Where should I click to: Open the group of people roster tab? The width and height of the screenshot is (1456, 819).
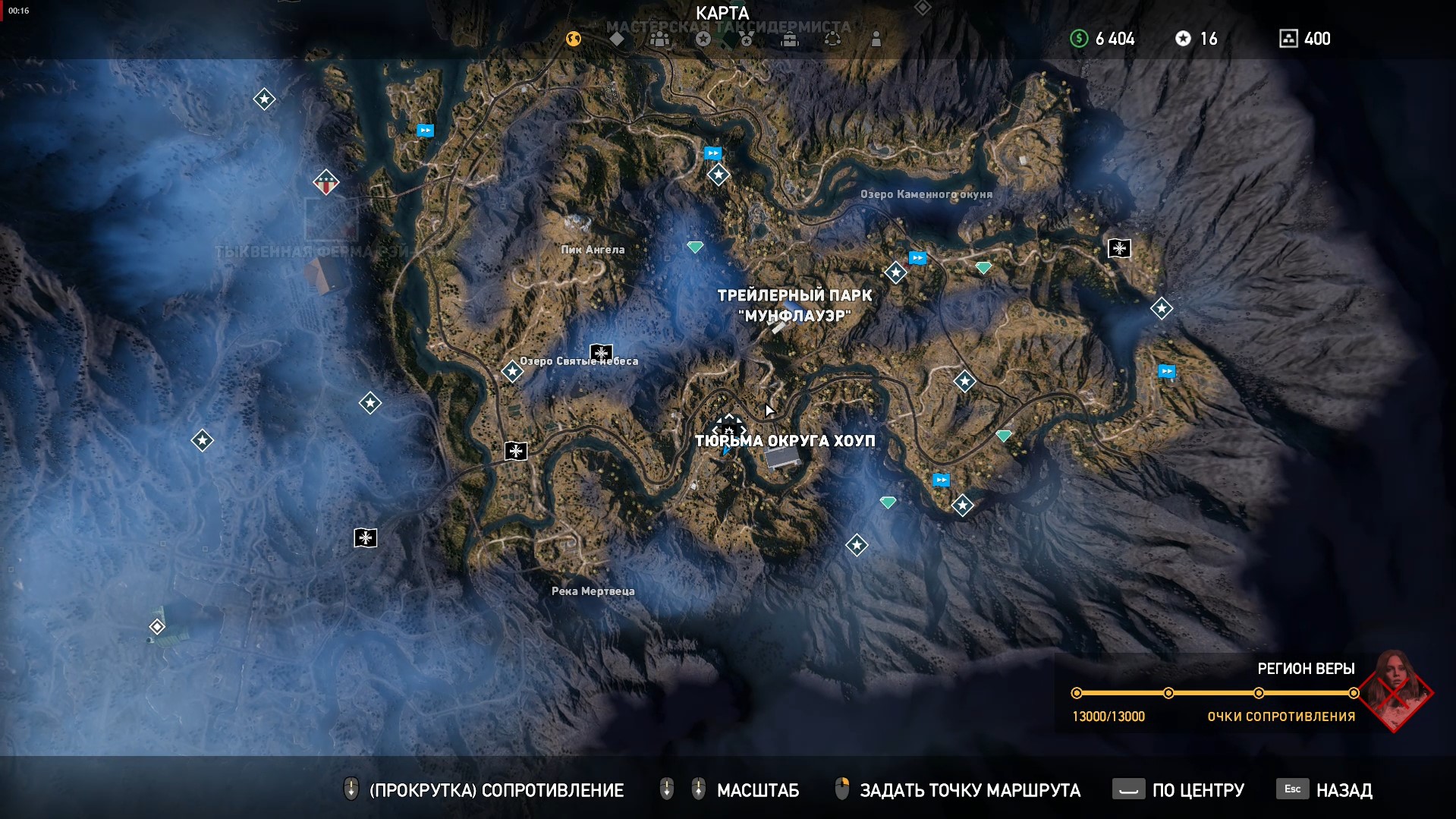tap(660, 39)
